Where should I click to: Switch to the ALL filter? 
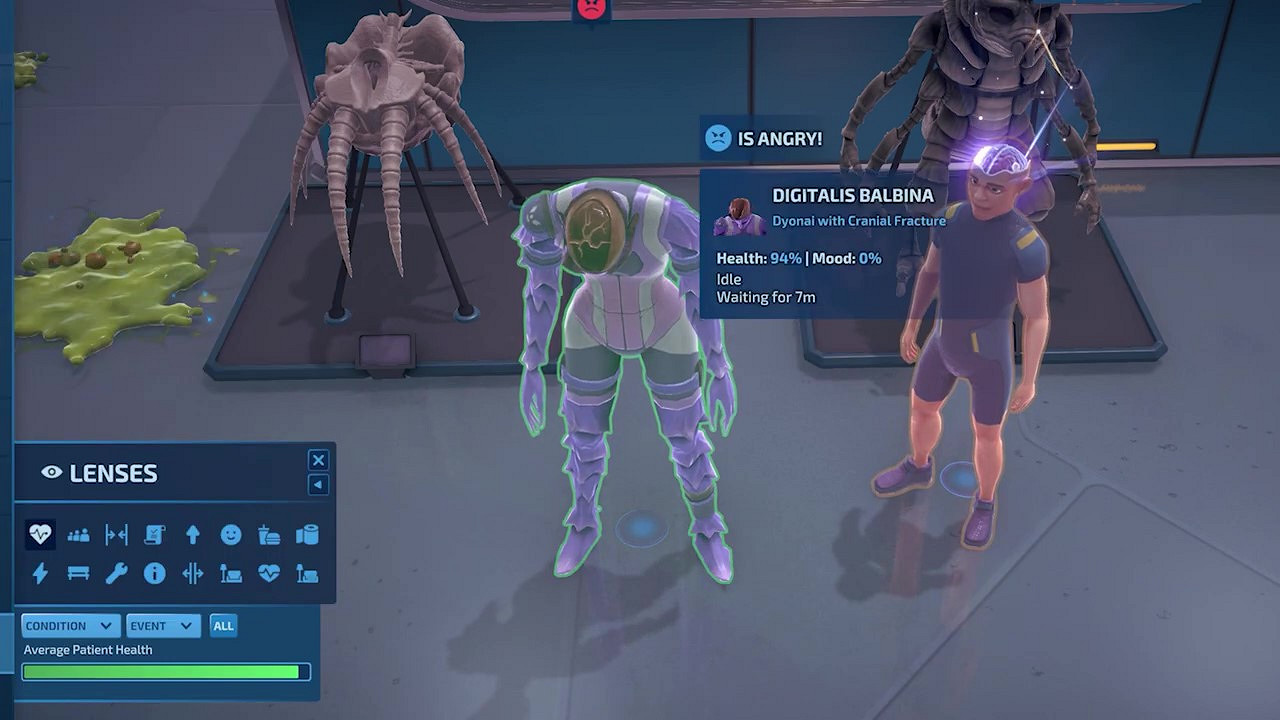click(222, 625)
